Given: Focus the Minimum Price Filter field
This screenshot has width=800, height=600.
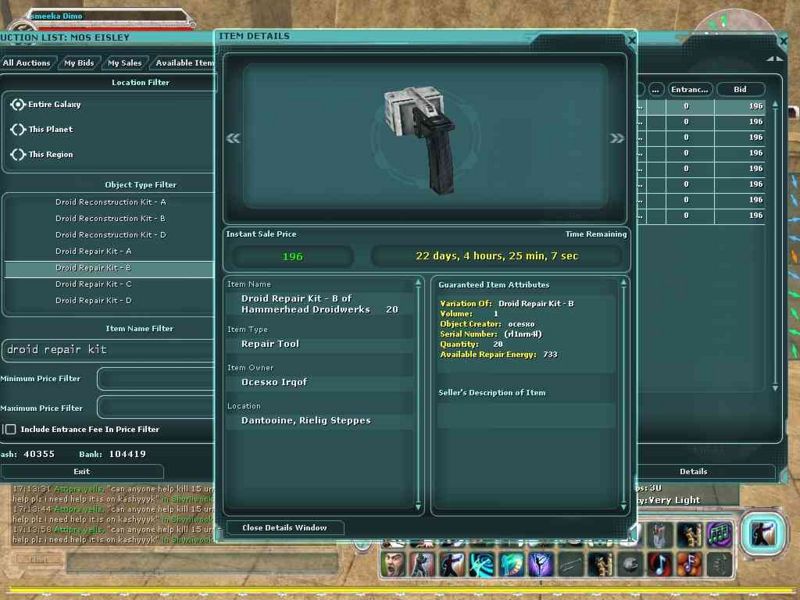Looking at the screenshot, I should (155, 379).
